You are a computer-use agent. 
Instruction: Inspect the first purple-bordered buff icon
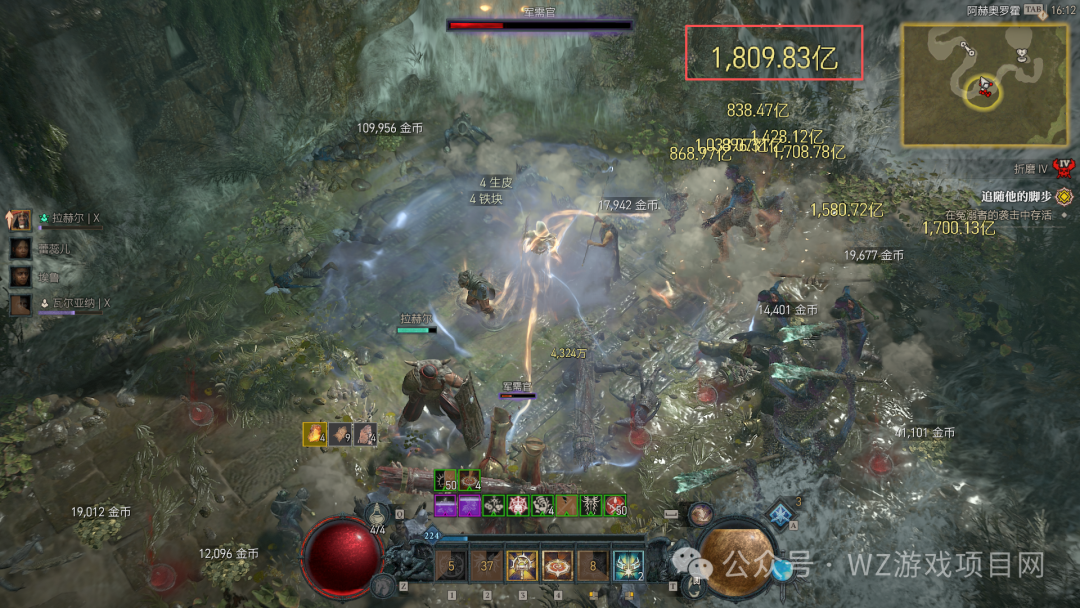(446, 506)
